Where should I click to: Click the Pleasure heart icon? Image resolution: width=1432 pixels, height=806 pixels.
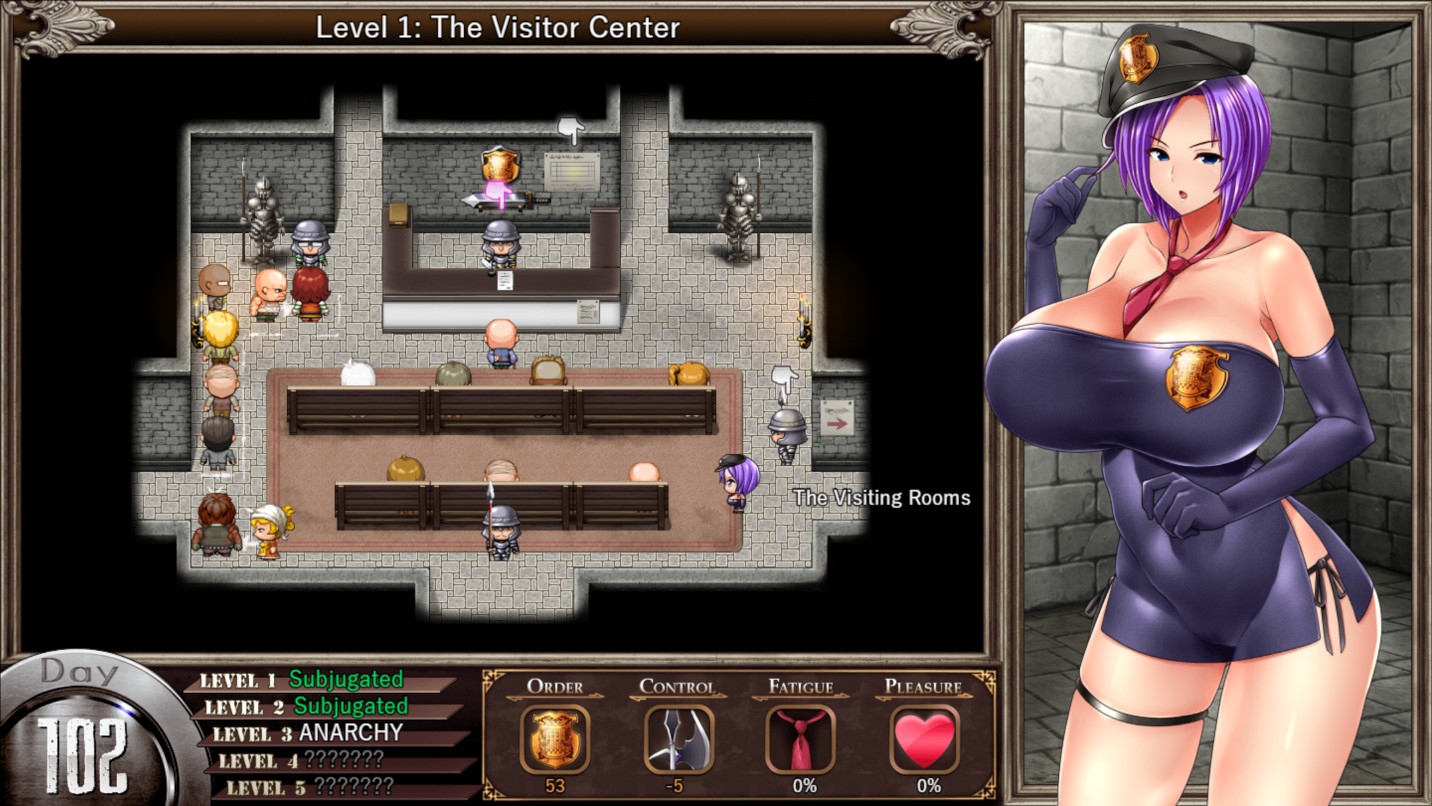pos(923,737)
